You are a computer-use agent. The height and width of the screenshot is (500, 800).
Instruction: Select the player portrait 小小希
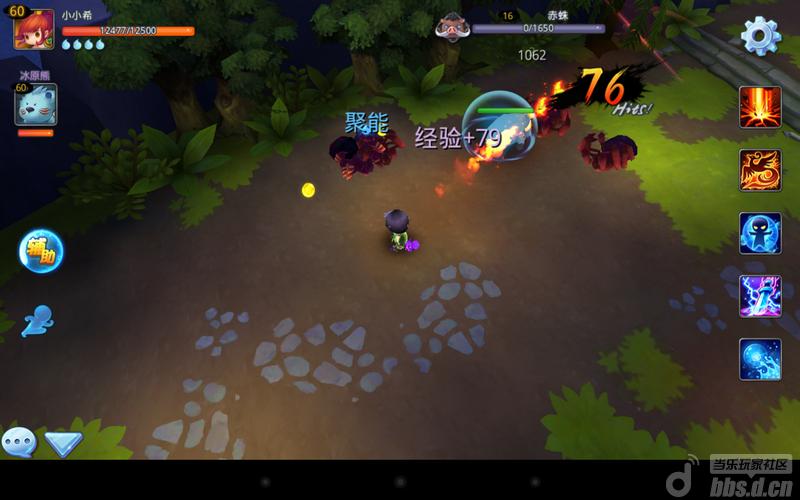click(33, 29)
